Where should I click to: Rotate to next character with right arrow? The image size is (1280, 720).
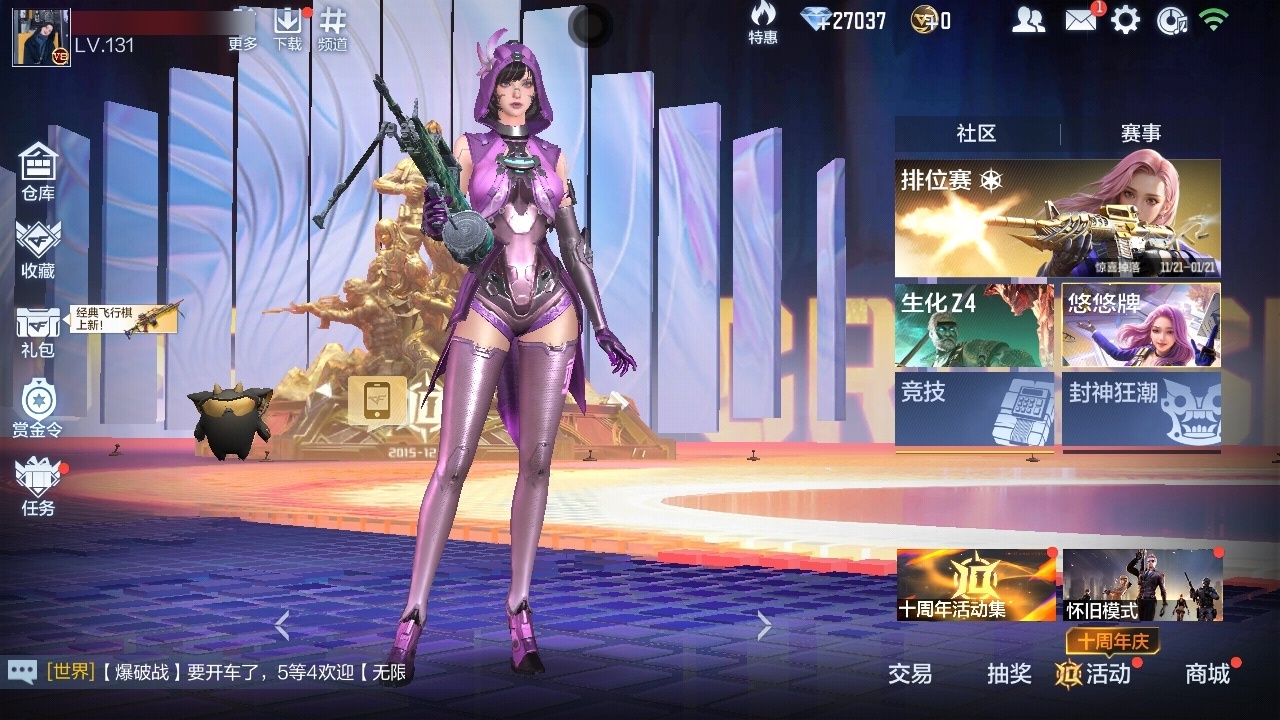(765, 626)
